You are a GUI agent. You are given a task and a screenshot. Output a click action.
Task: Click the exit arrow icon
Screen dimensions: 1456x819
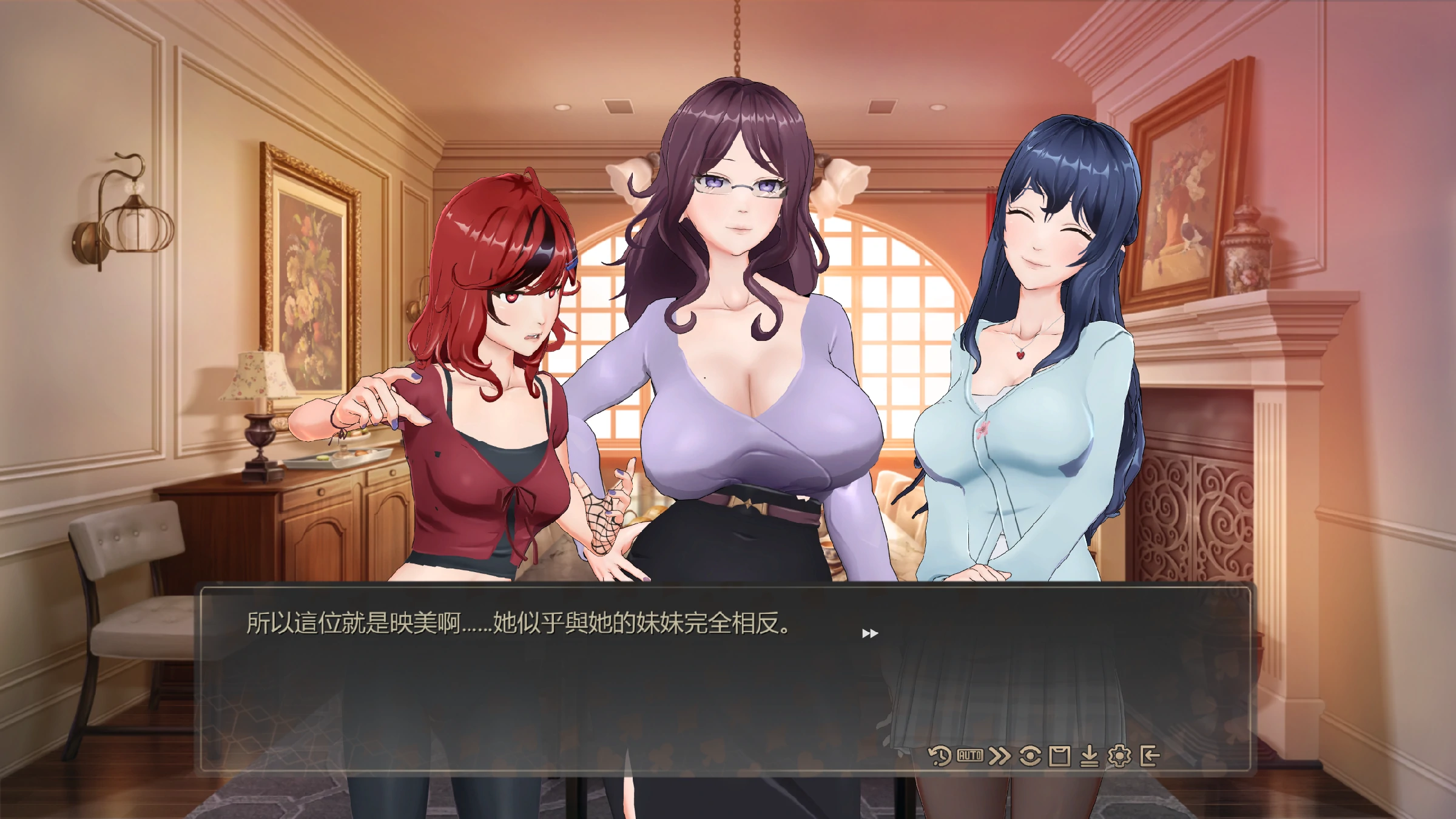(1150, 756)
